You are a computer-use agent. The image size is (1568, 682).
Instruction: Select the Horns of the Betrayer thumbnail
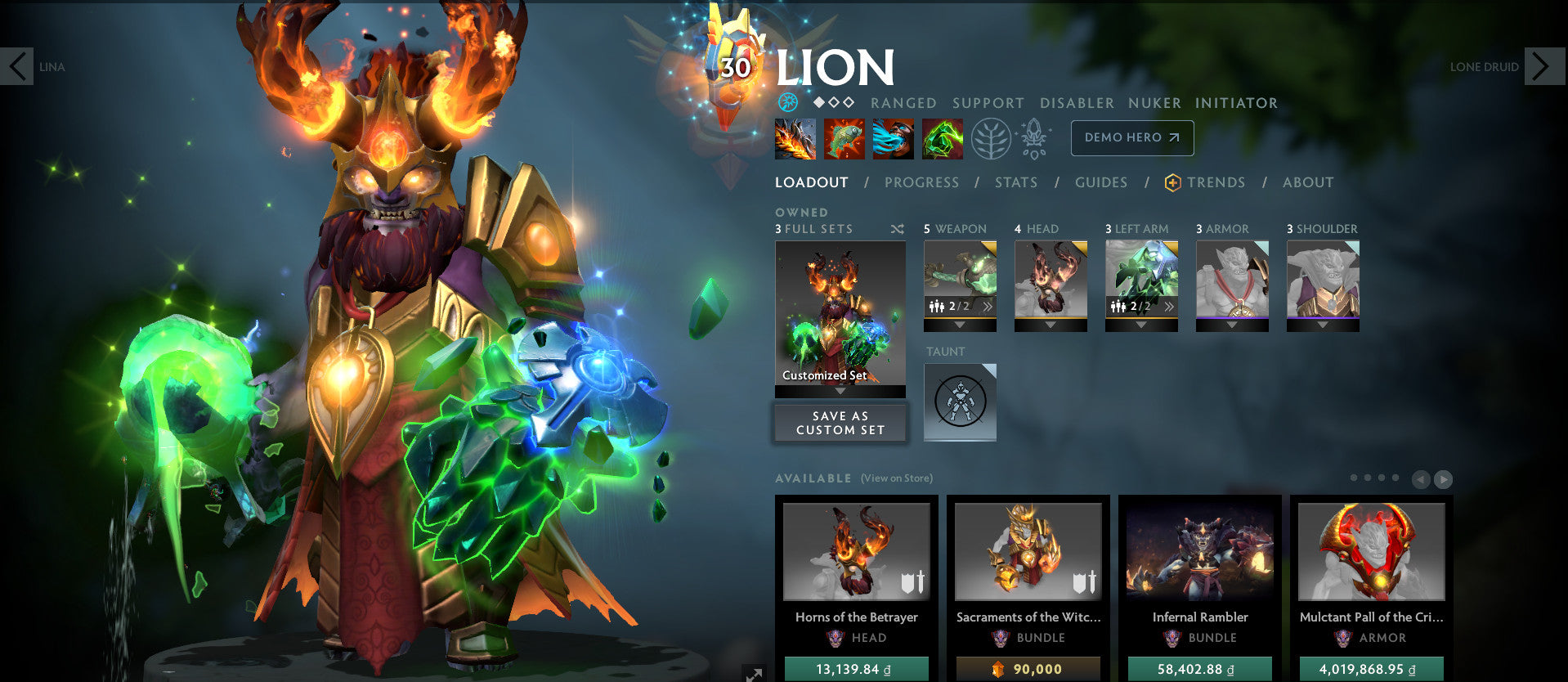(855, 553)
